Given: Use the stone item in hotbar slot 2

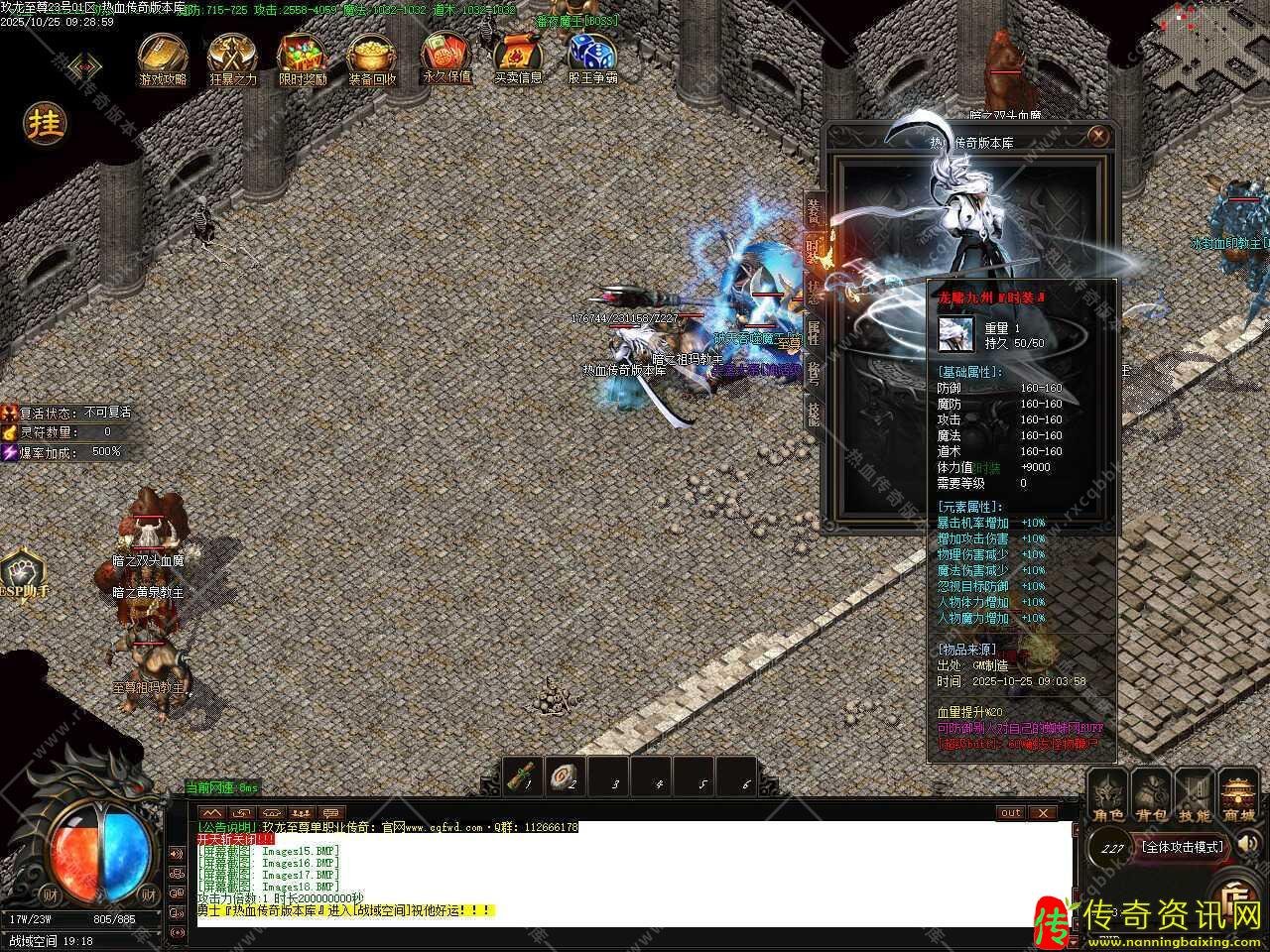Looking at the screenshot, I should click(x=568, y=776).
